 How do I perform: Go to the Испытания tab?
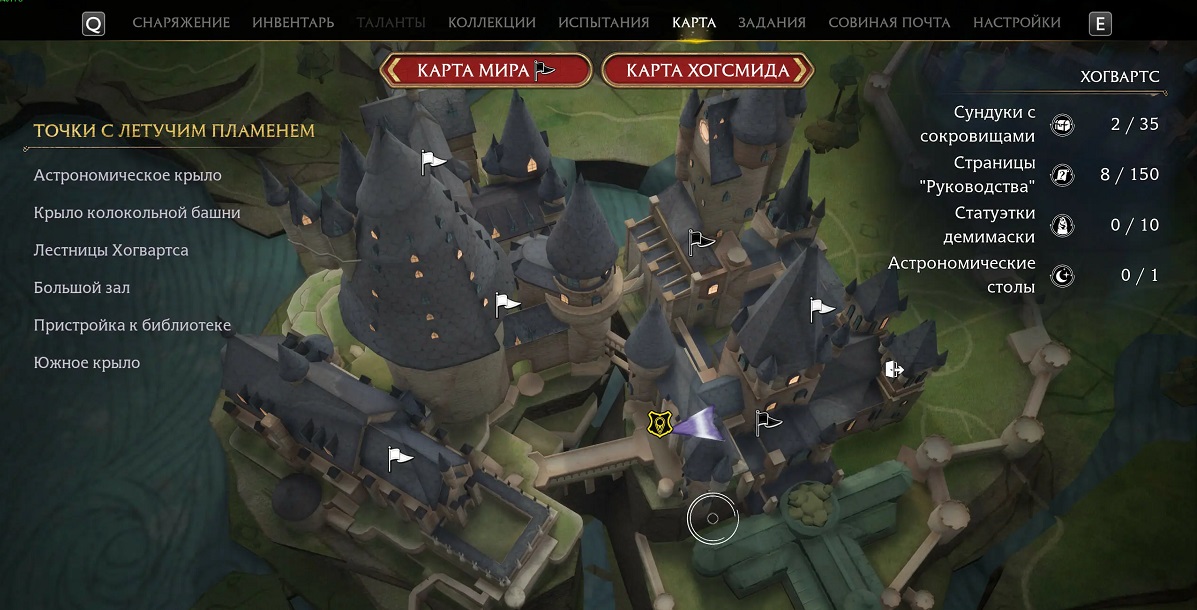603,22
